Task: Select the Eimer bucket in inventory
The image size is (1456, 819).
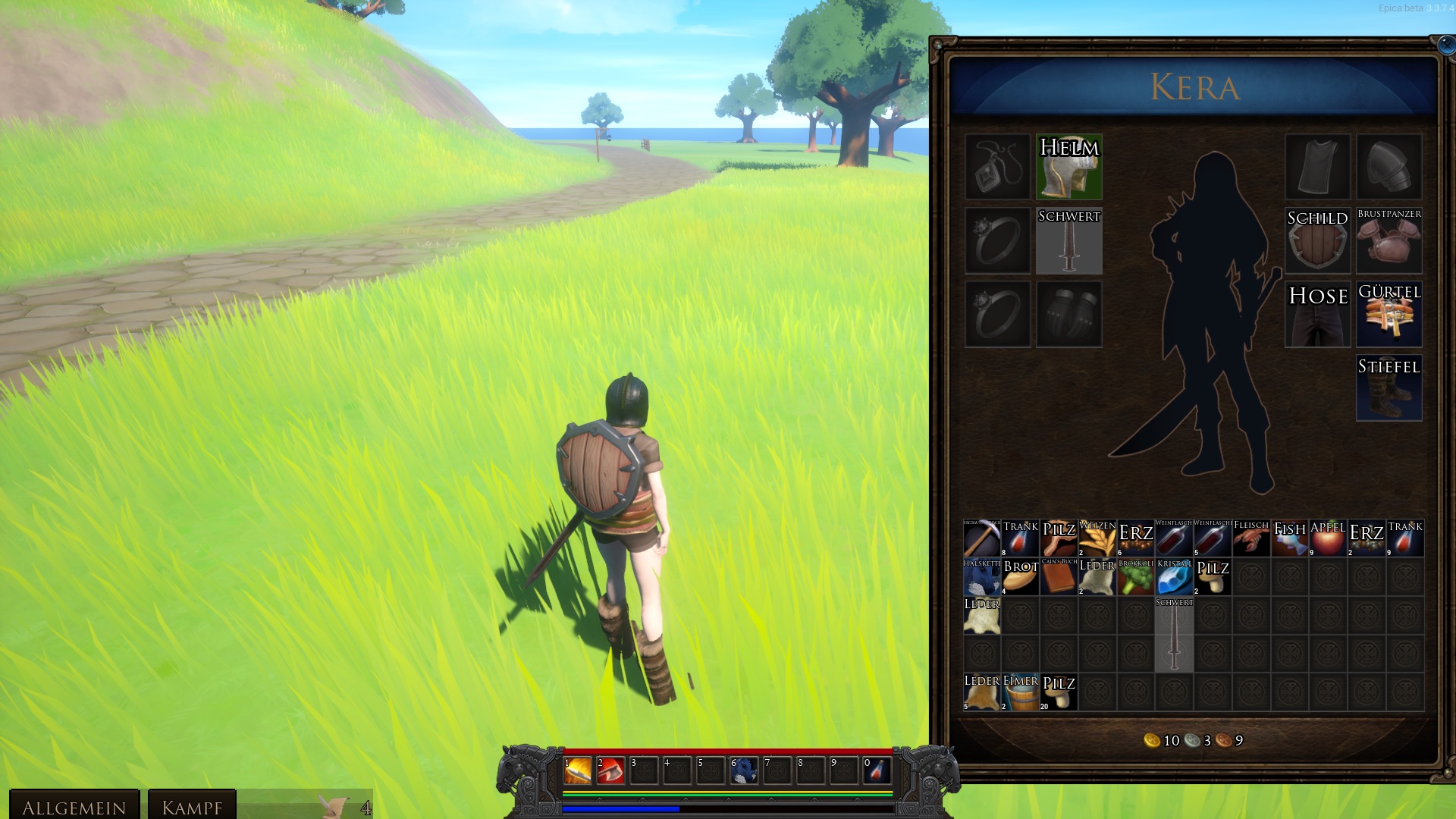Action: [1020, 692]
